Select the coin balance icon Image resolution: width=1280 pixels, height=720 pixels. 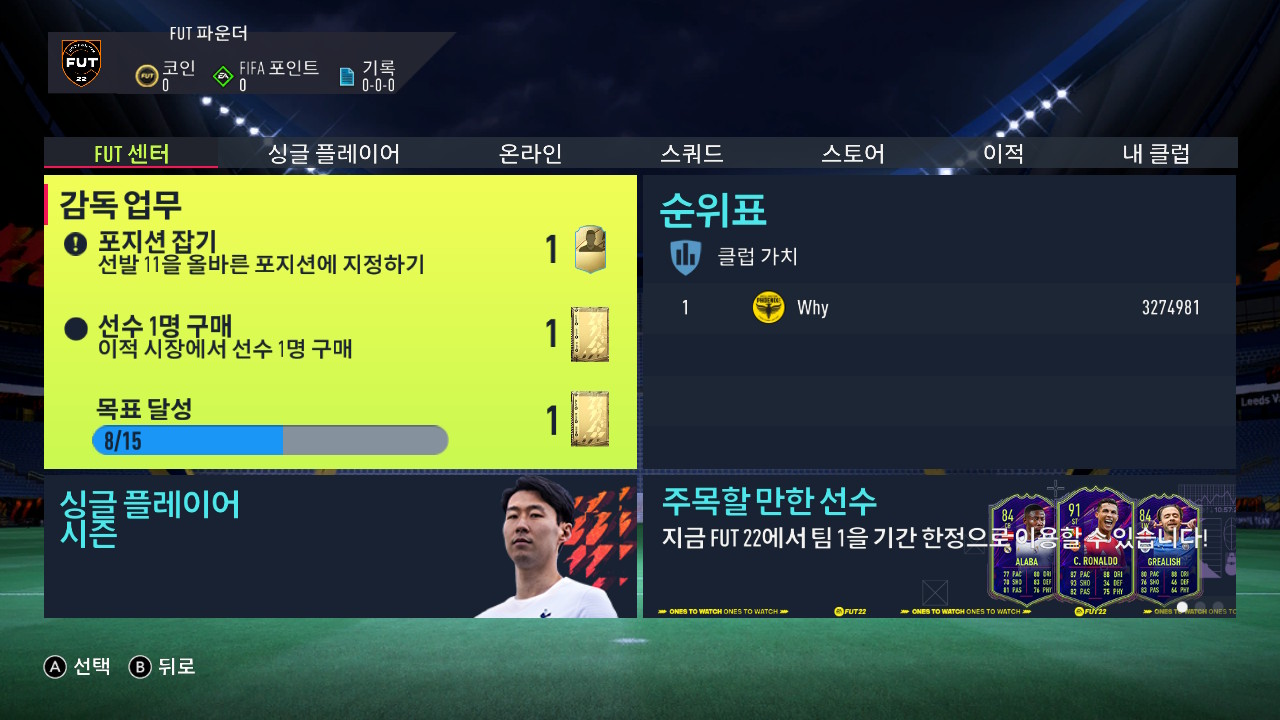[148, 74]
